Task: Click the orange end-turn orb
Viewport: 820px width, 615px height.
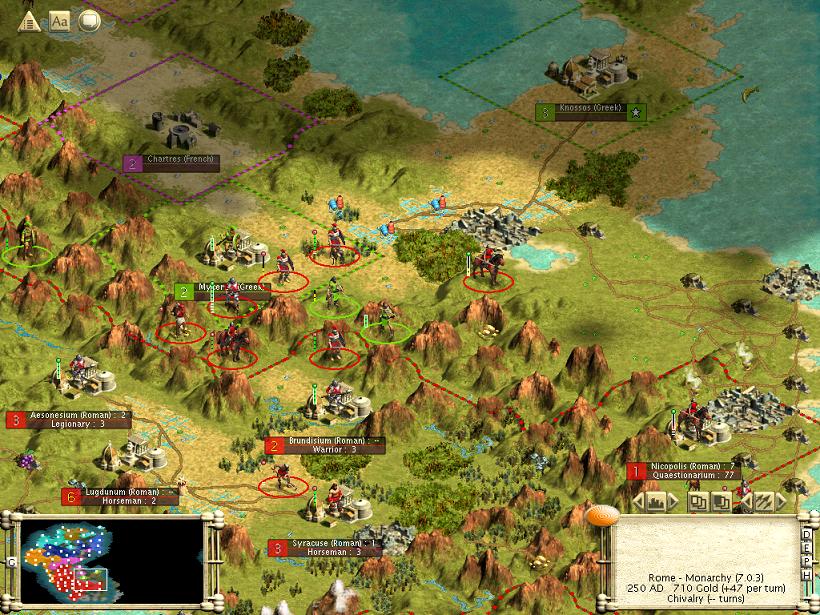Action: pyautogui.click(x=600, y=516)
